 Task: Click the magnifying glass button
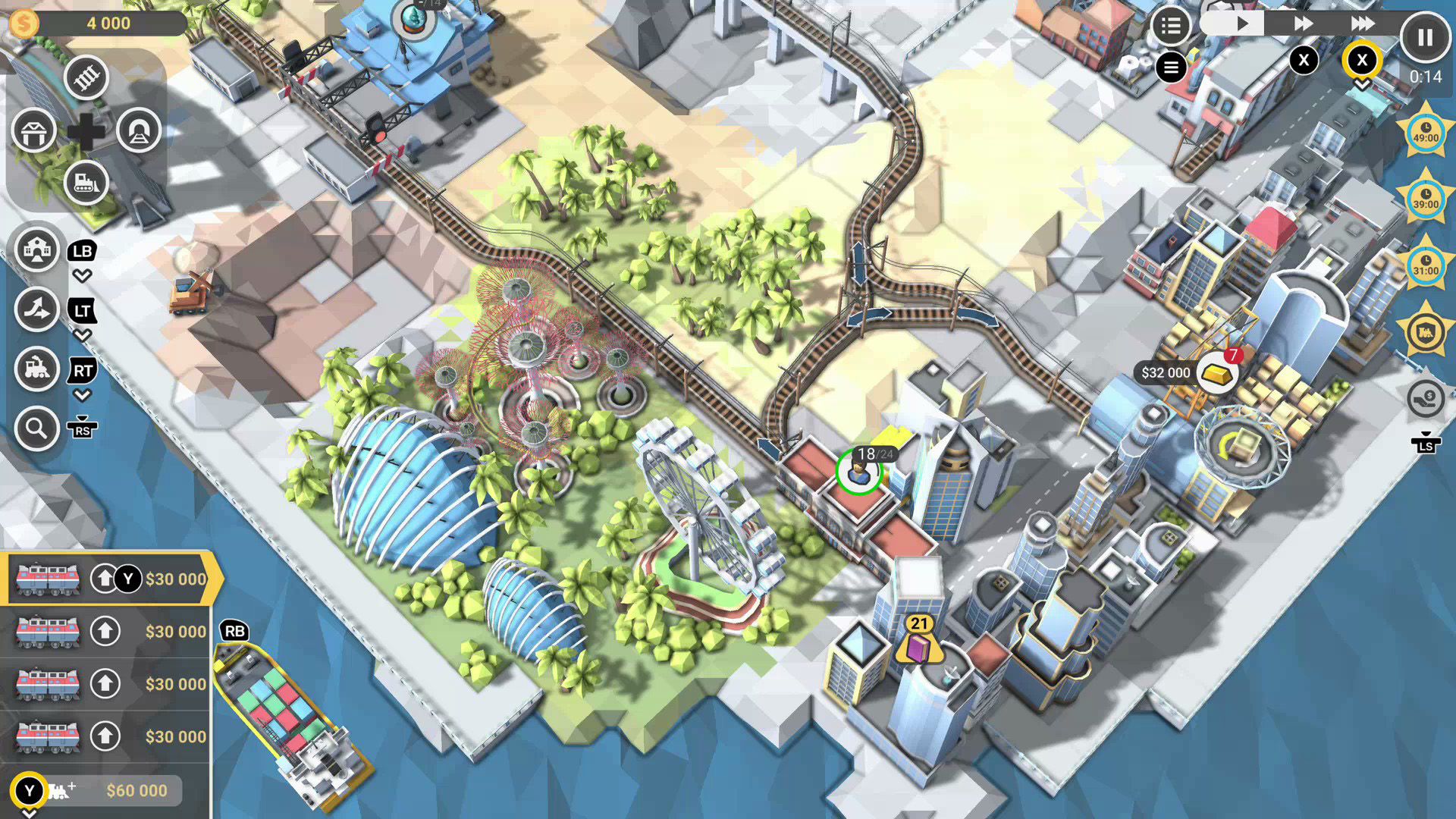(x=36, y=428)
